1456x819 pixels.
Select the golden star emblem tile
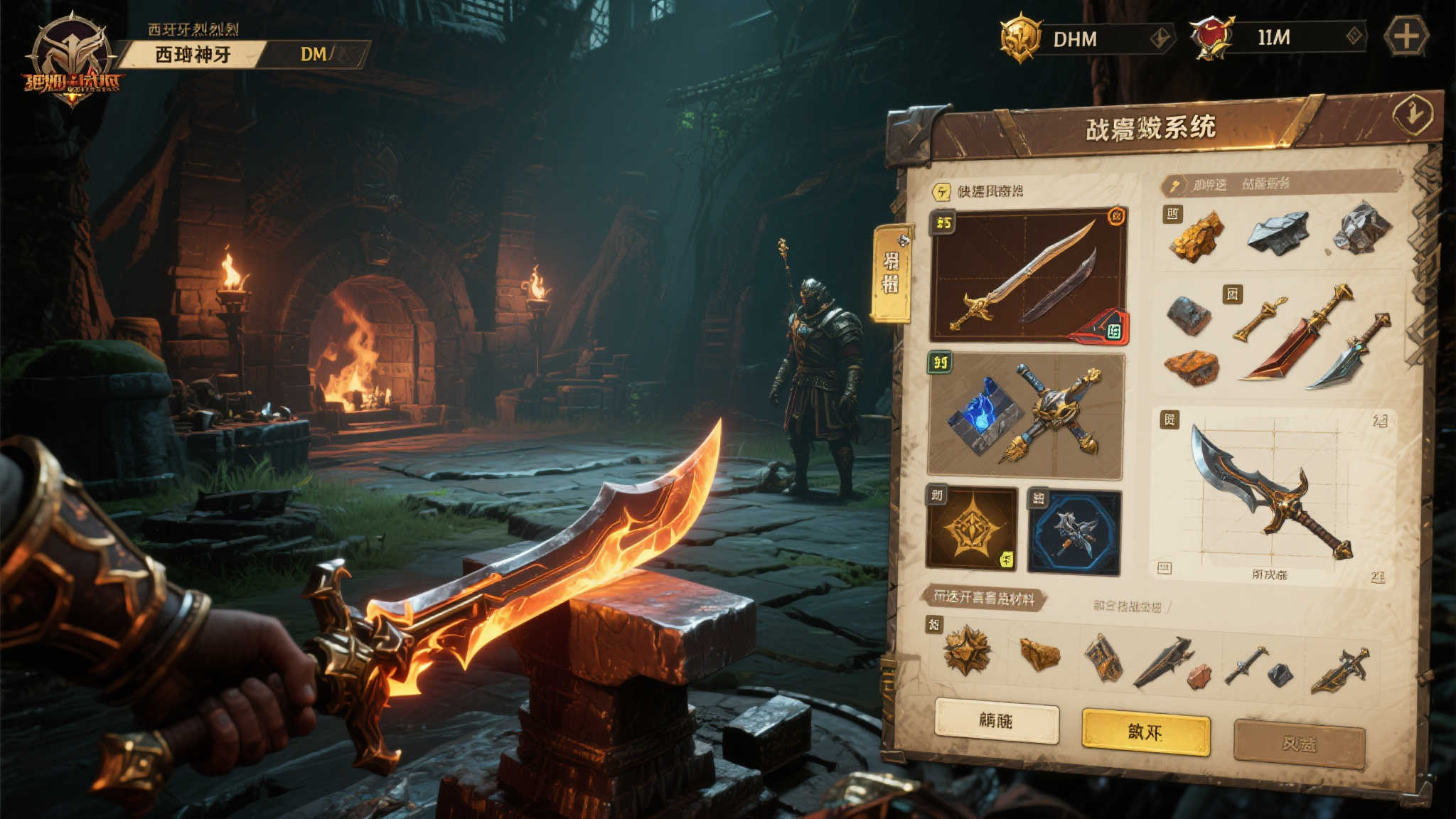tap(971, 528)
